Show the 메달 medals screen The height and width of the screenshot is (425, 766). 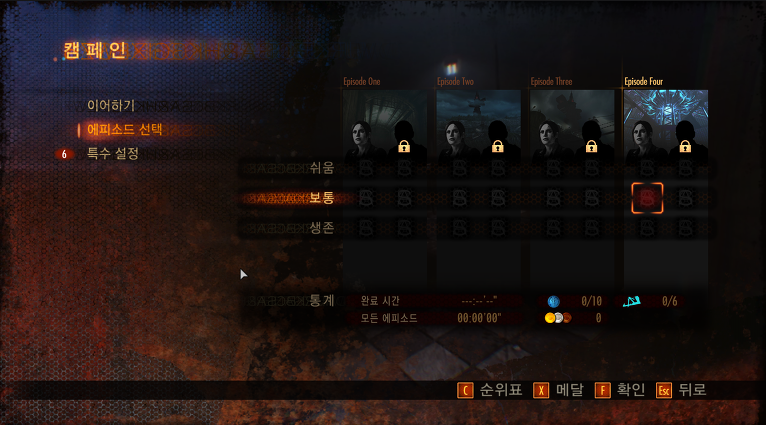click(x=560, y=390)
